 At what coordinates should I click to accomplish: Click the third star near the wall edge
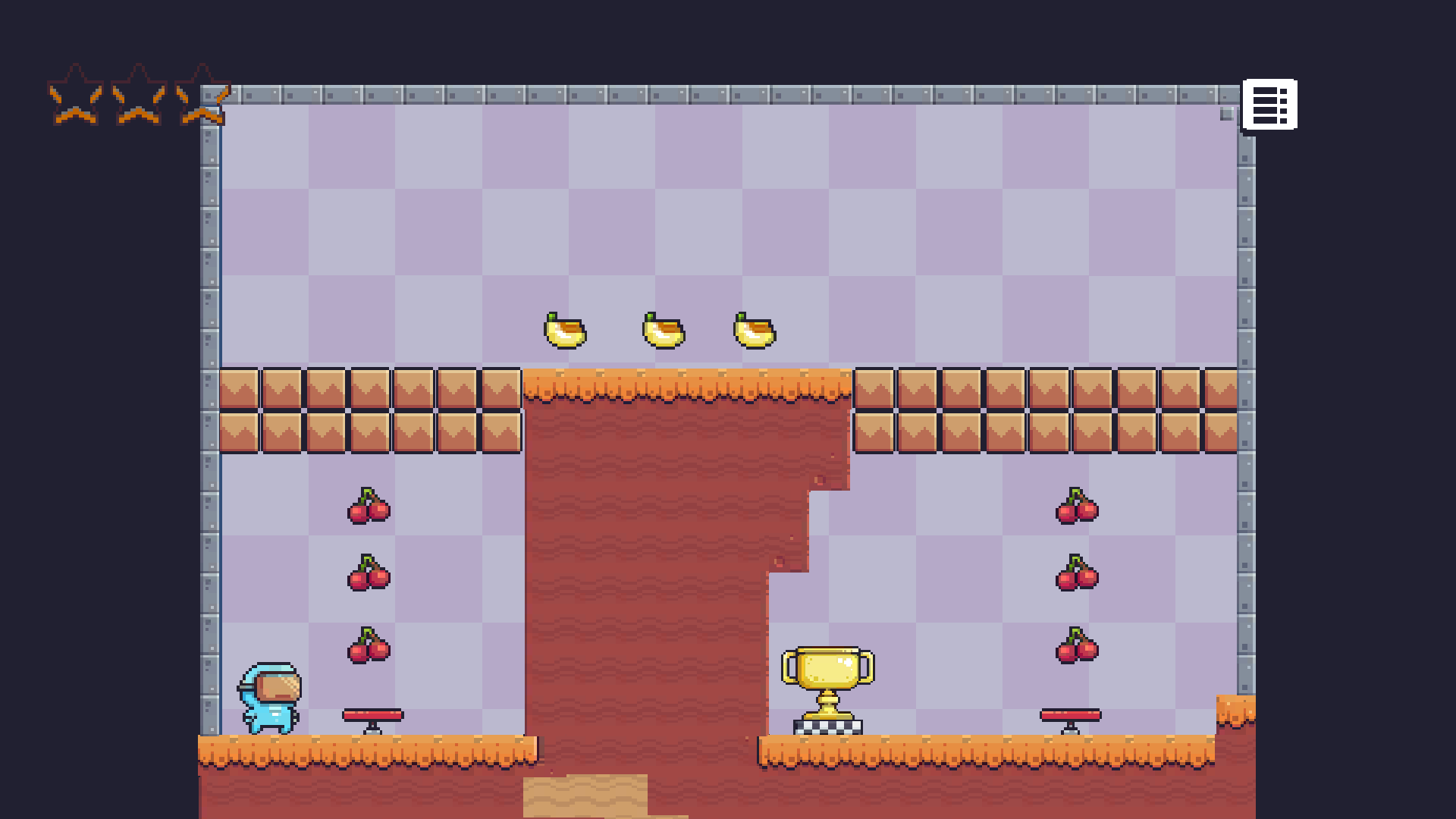pyautogui.click(x=202, y=97)
